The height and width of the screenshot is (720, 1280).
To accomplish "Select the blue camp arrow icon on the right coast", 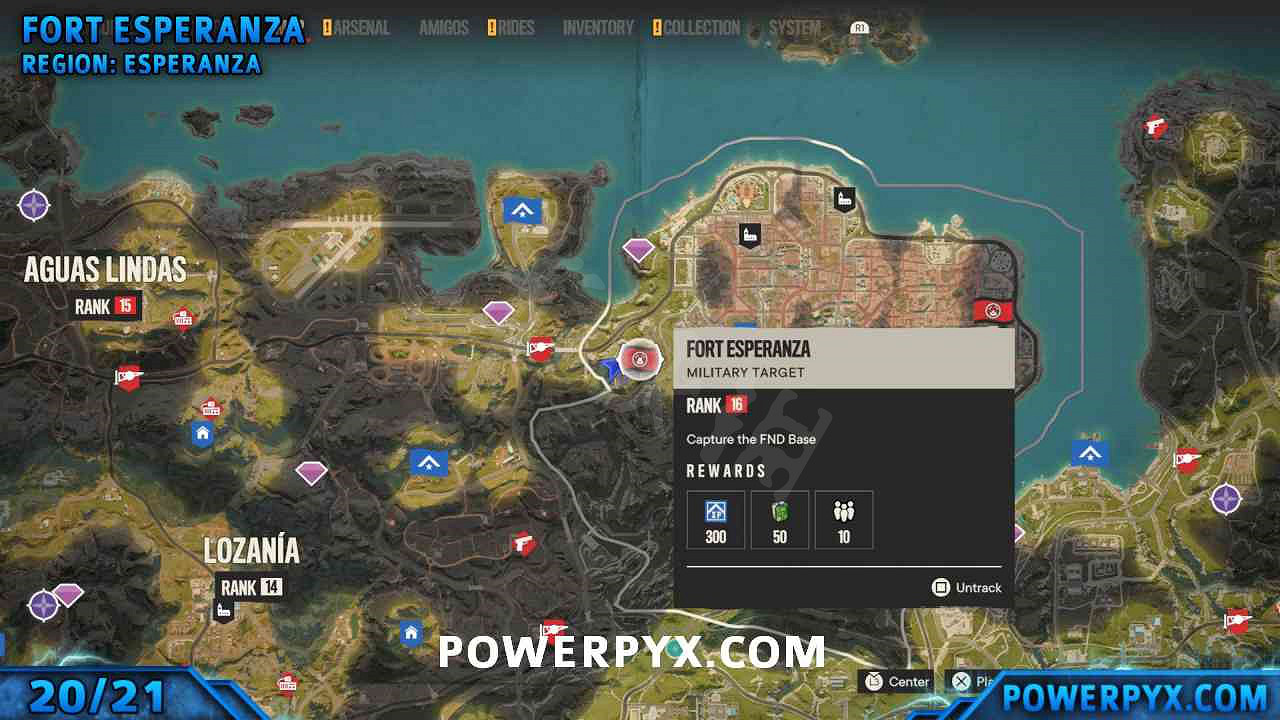I will (1089, 452).
